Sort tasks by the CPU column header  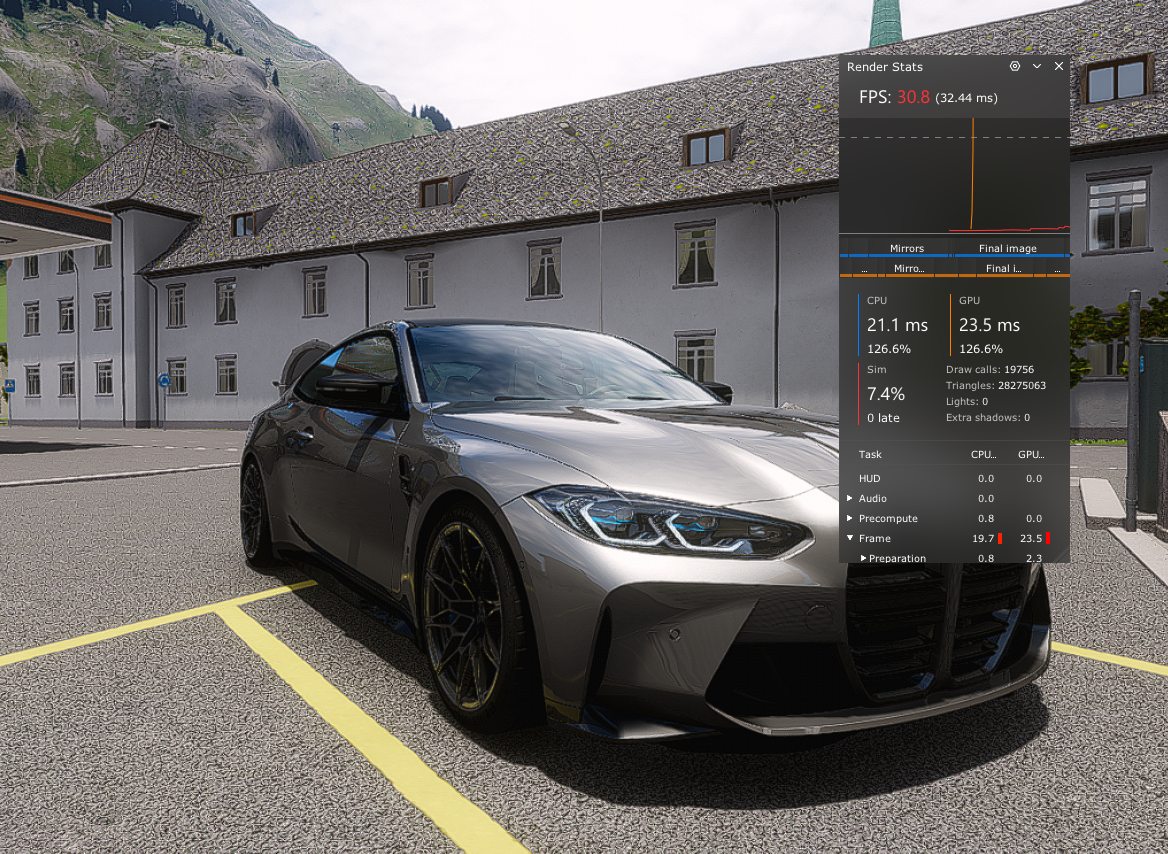984,454
